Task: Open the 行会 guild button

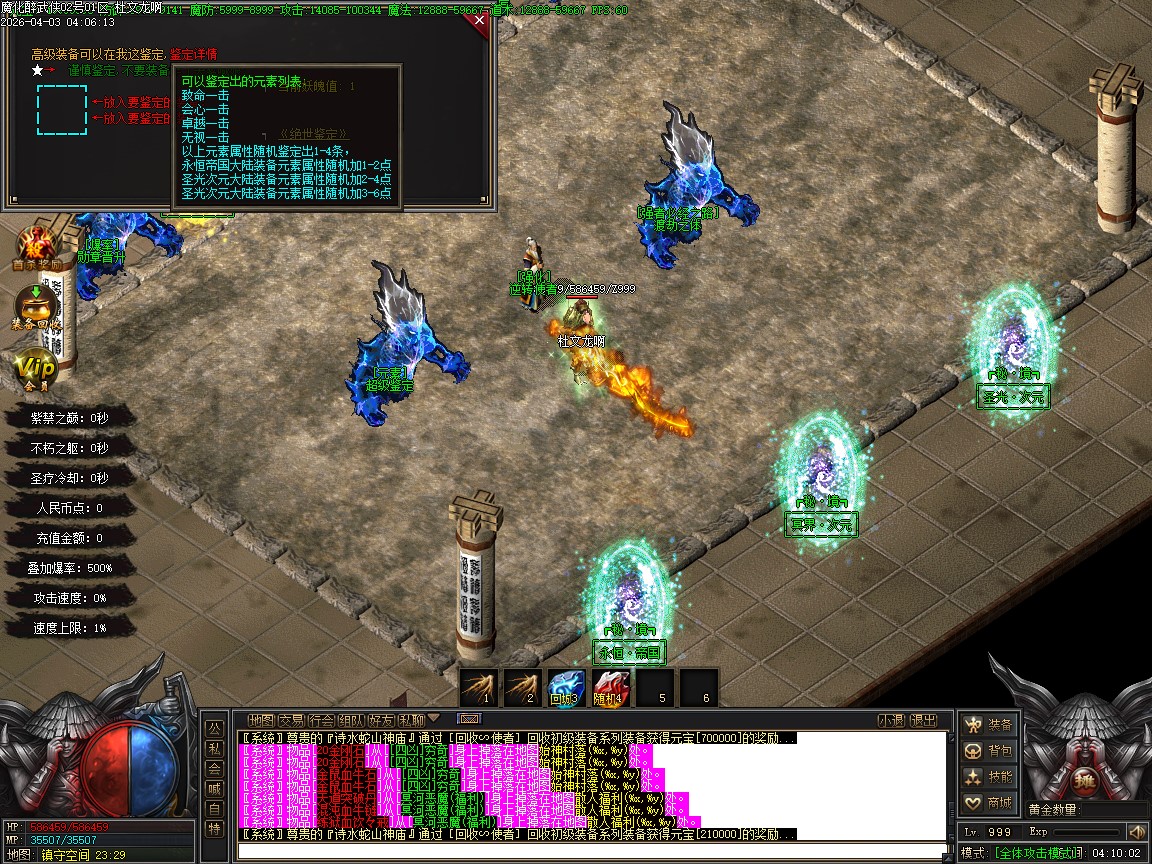Action: (x=321, y=720)
